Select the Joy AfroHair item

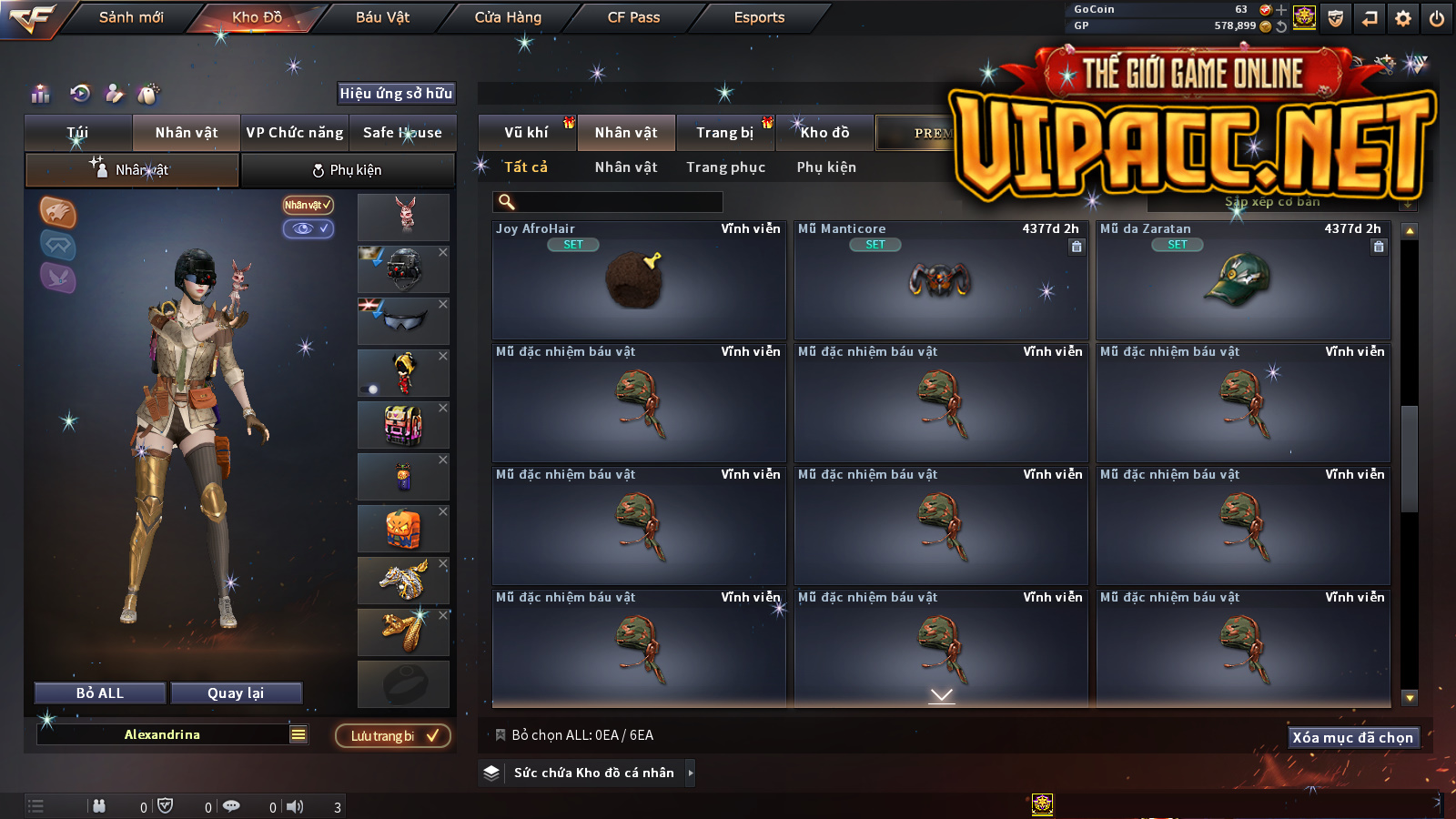coord(639,280)
